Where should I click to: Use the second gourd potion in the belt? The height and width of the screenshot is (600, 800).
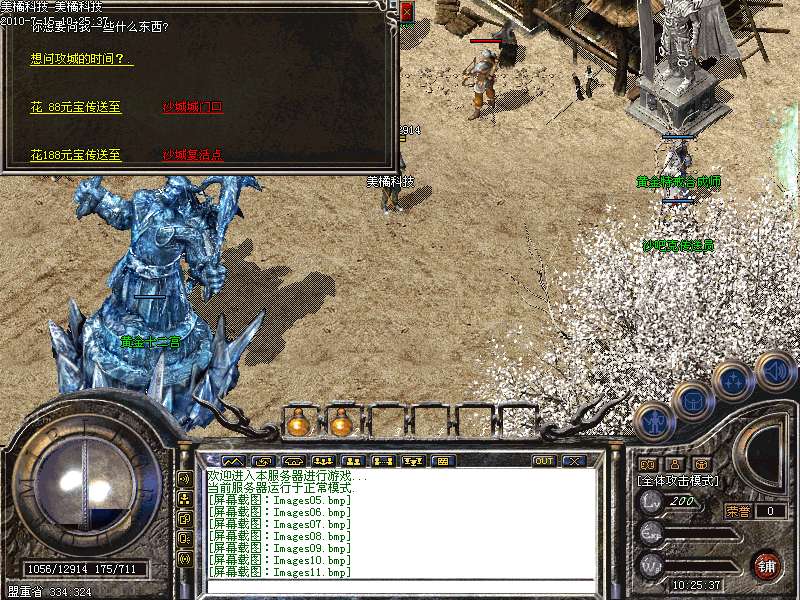341,424
